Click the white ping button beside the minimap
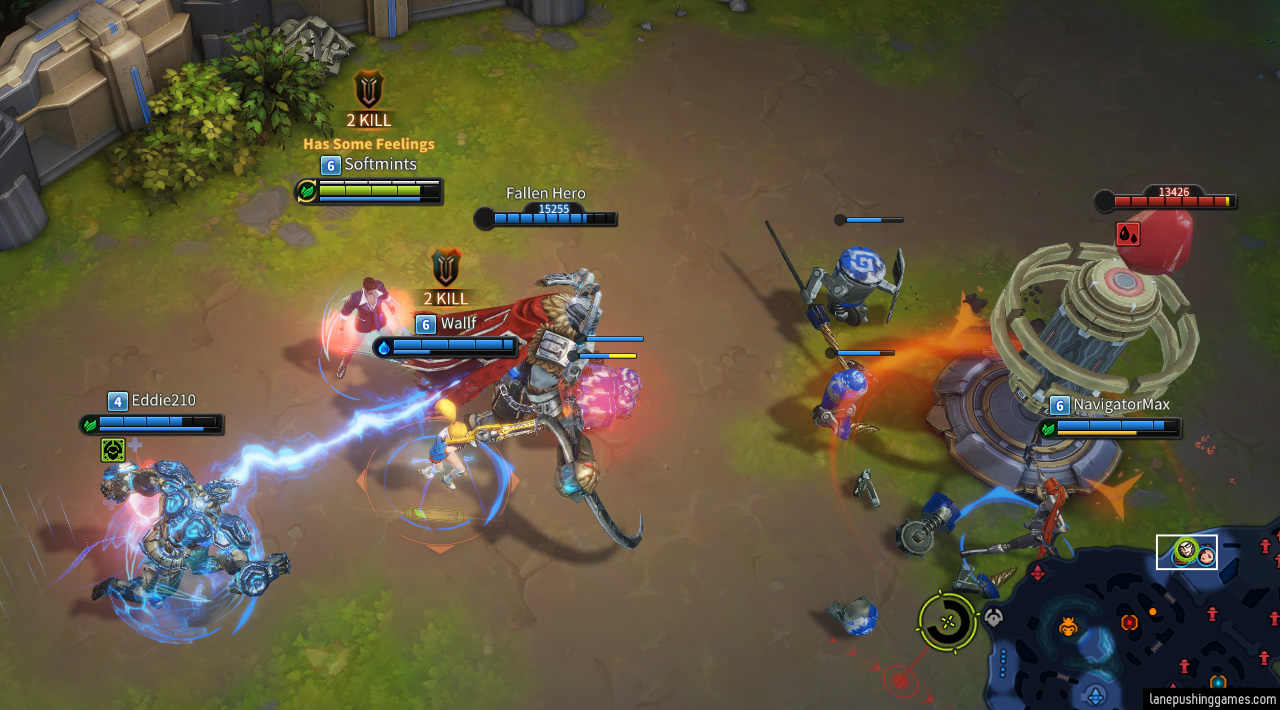The width and height of the screenshot is (1280, 710). tap(993, 618)
